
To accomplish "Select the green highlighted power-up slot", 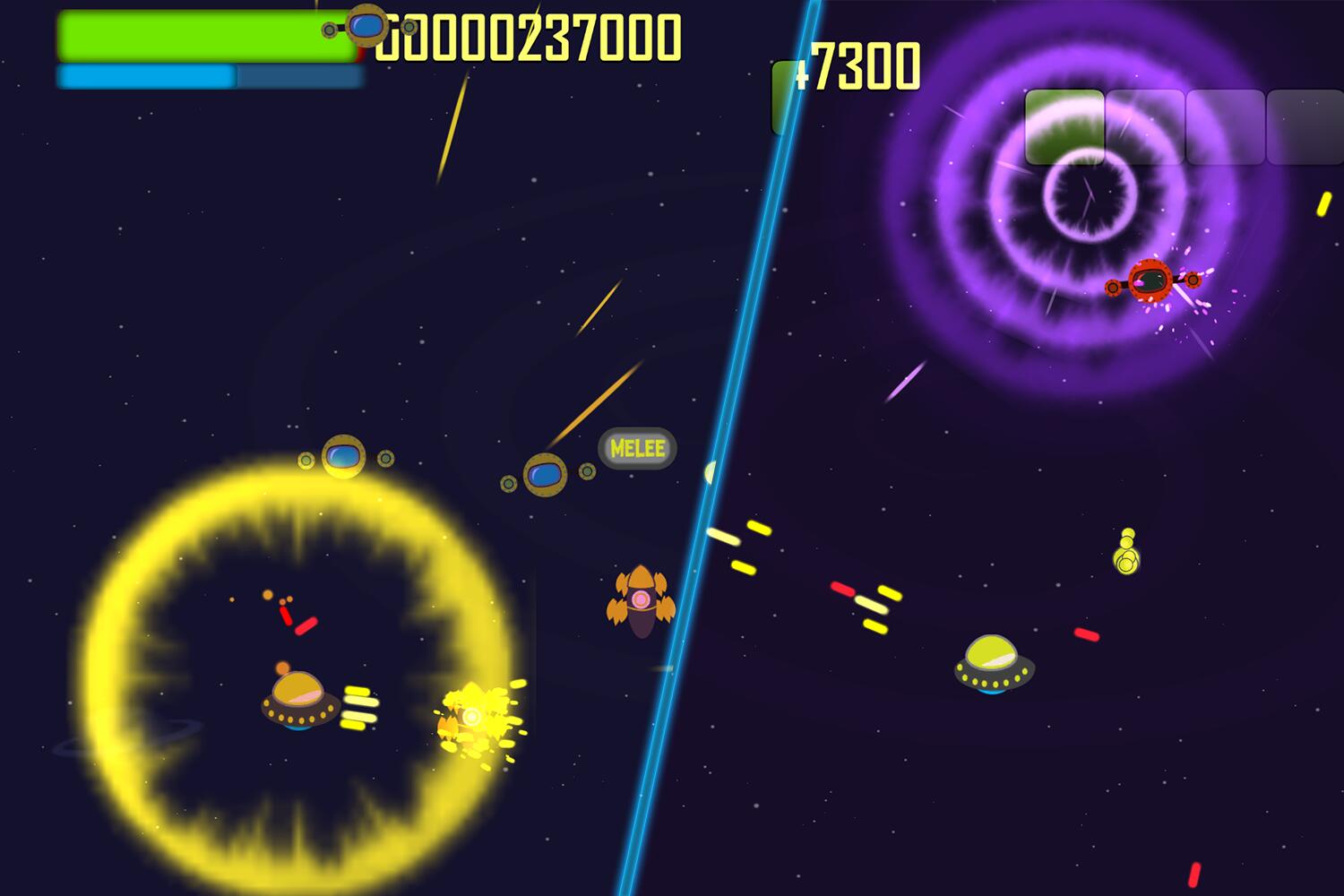I will click(1064, 127).
